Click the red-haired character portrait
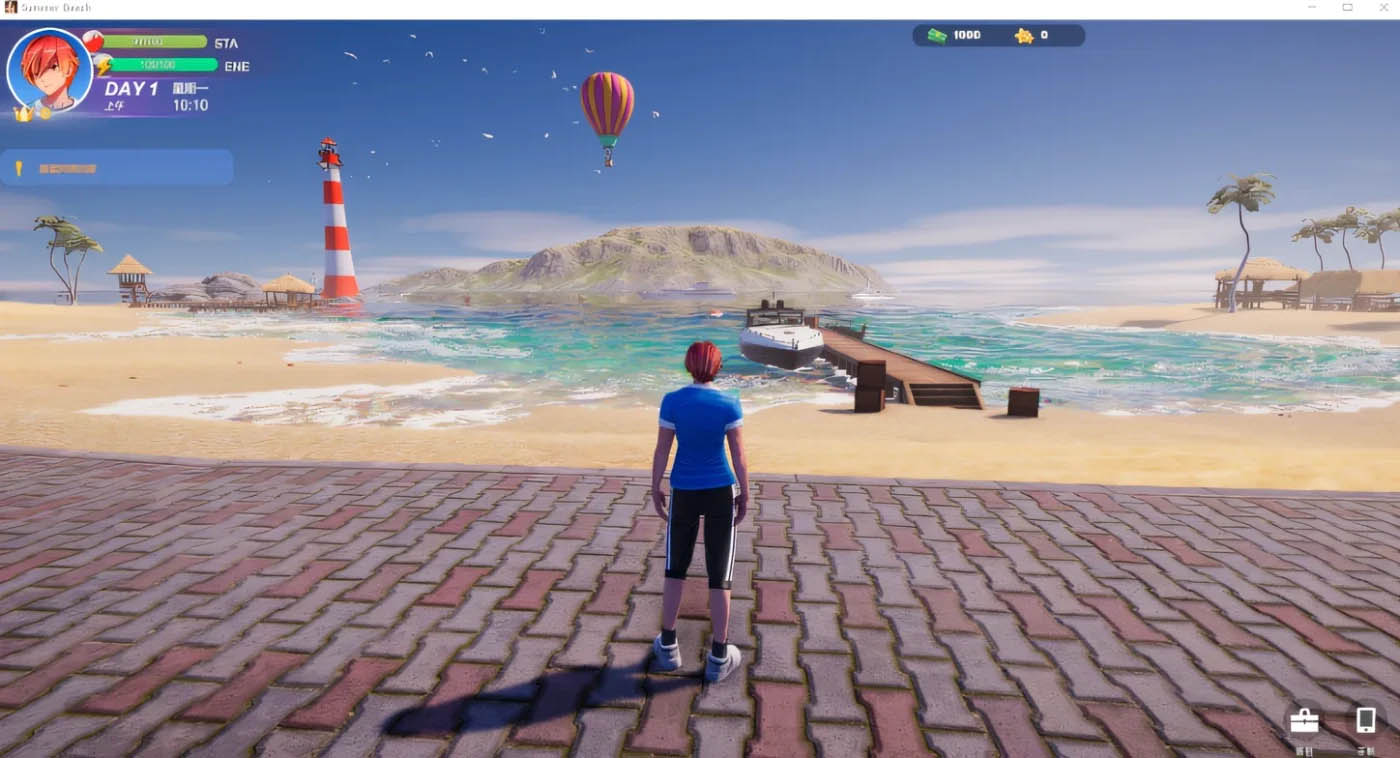Screen dimensions: 1400x758 (x=49, y=70)
